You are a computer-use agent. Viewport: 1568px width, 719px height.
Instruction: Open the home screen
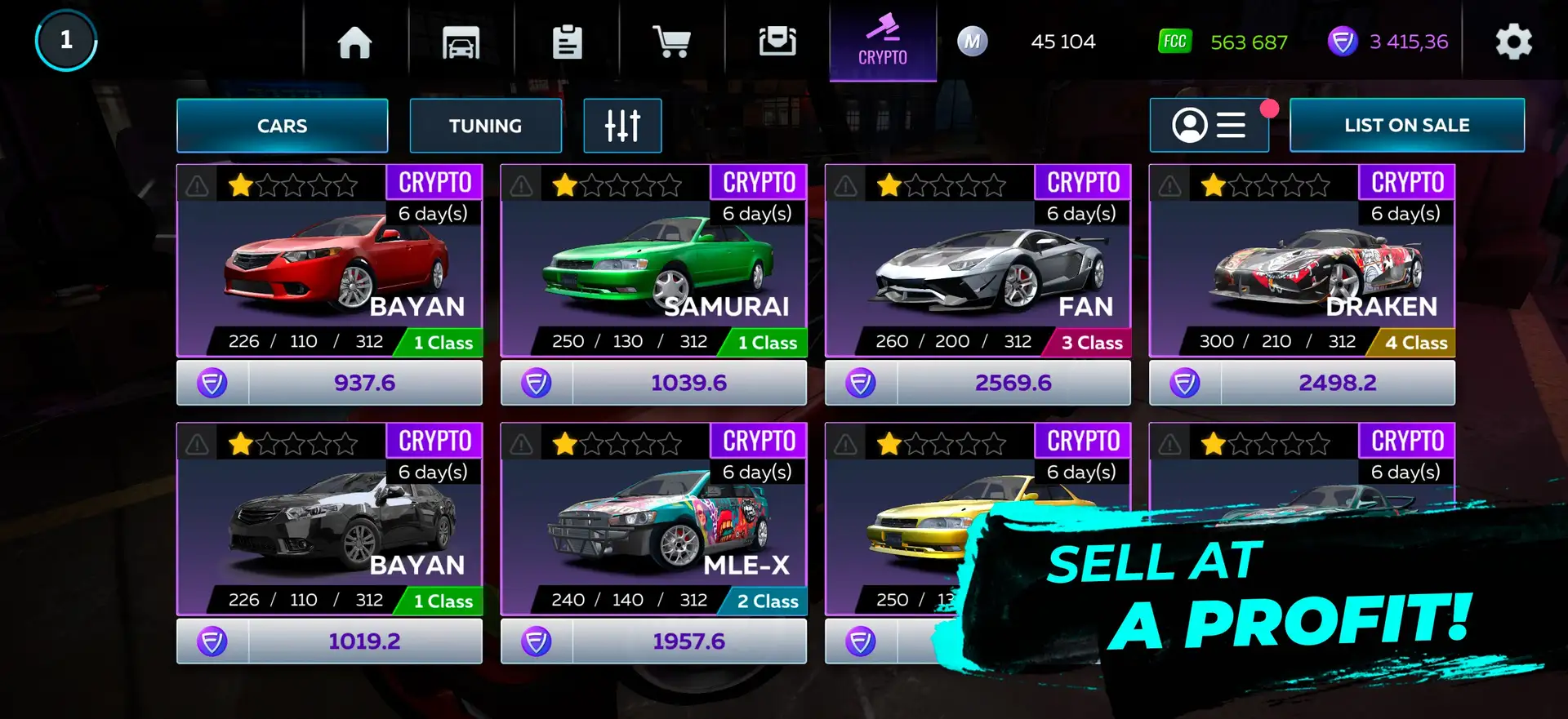[354, 42]
